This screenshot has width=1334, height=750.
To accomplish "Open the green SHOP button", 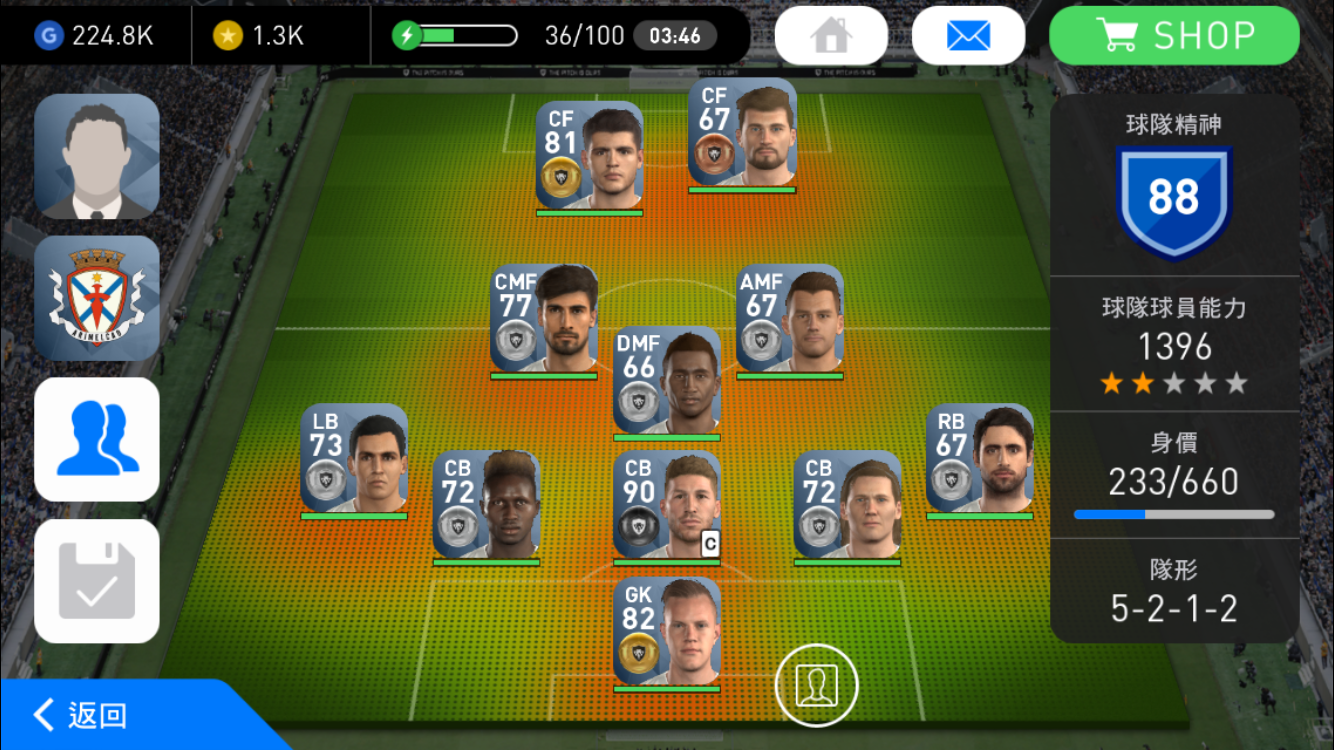I will click(1174, 36).
